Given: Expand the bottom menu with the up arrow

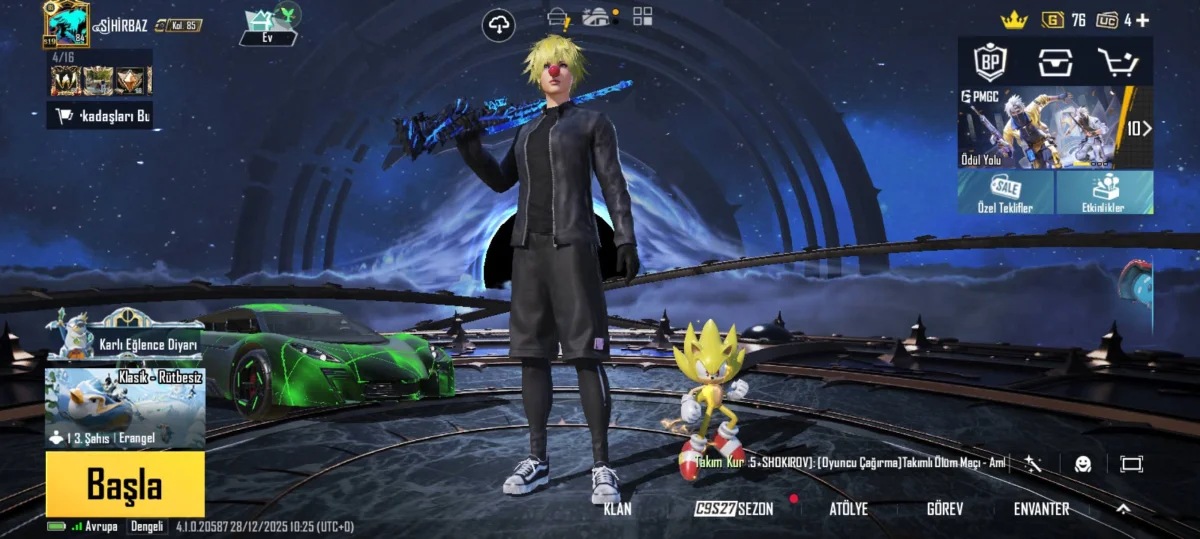Looking at the screenshot, I should 1123,509.
